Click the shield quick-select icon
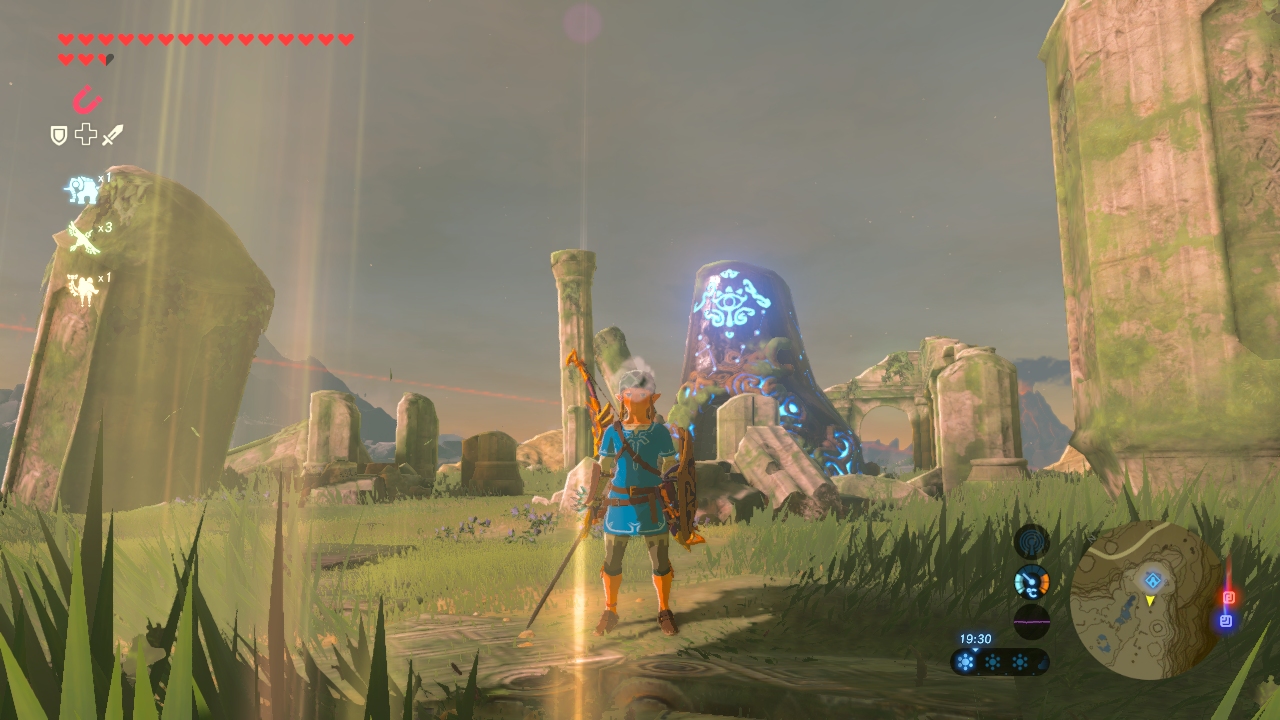Screen dimensions: 1280x720 pyautogui.click(x=59, y=135)
